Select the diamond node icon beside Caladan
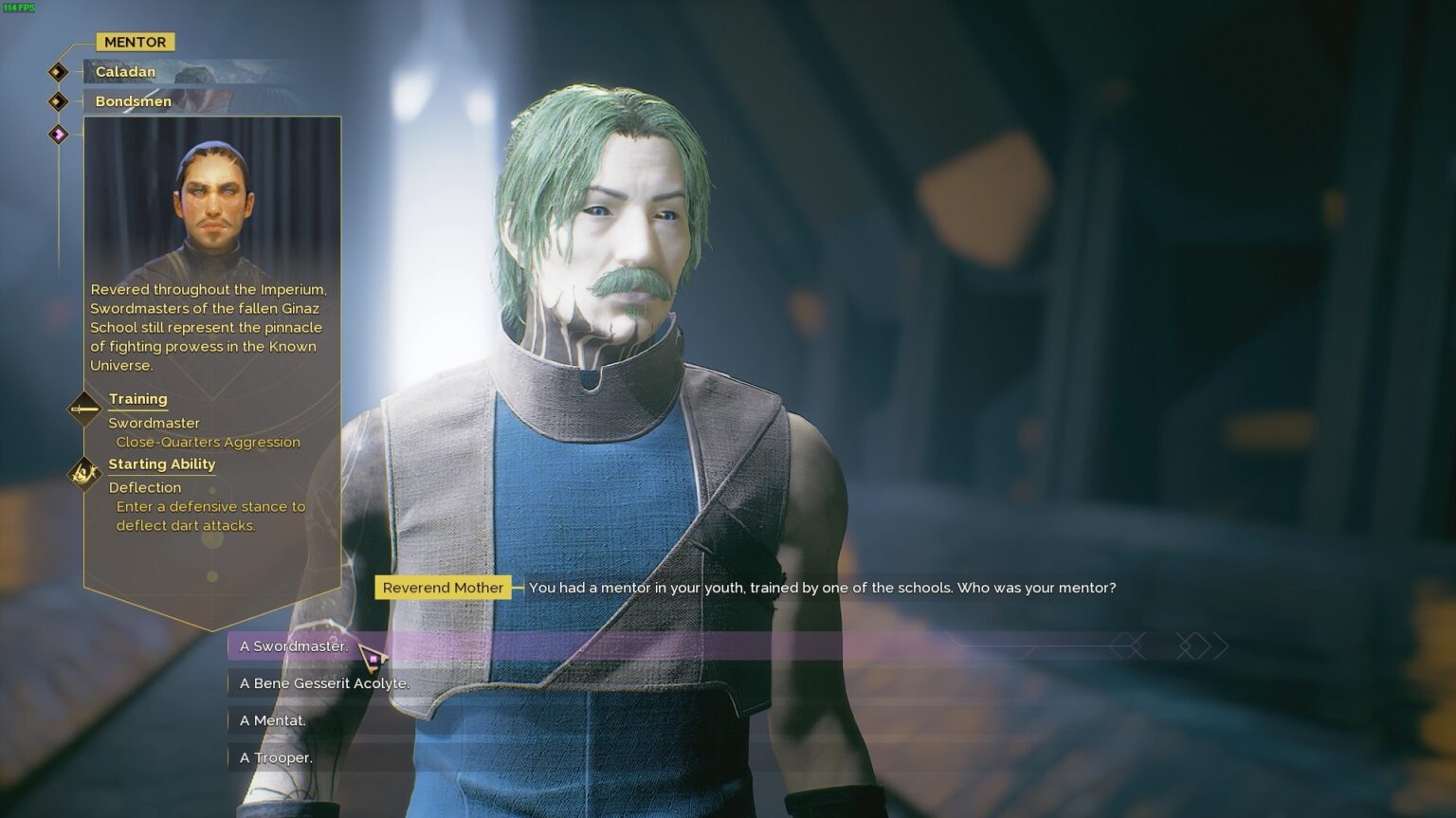Image resolution: width=1456 pixels, height=818 pixels. click(x=56, y=71)
